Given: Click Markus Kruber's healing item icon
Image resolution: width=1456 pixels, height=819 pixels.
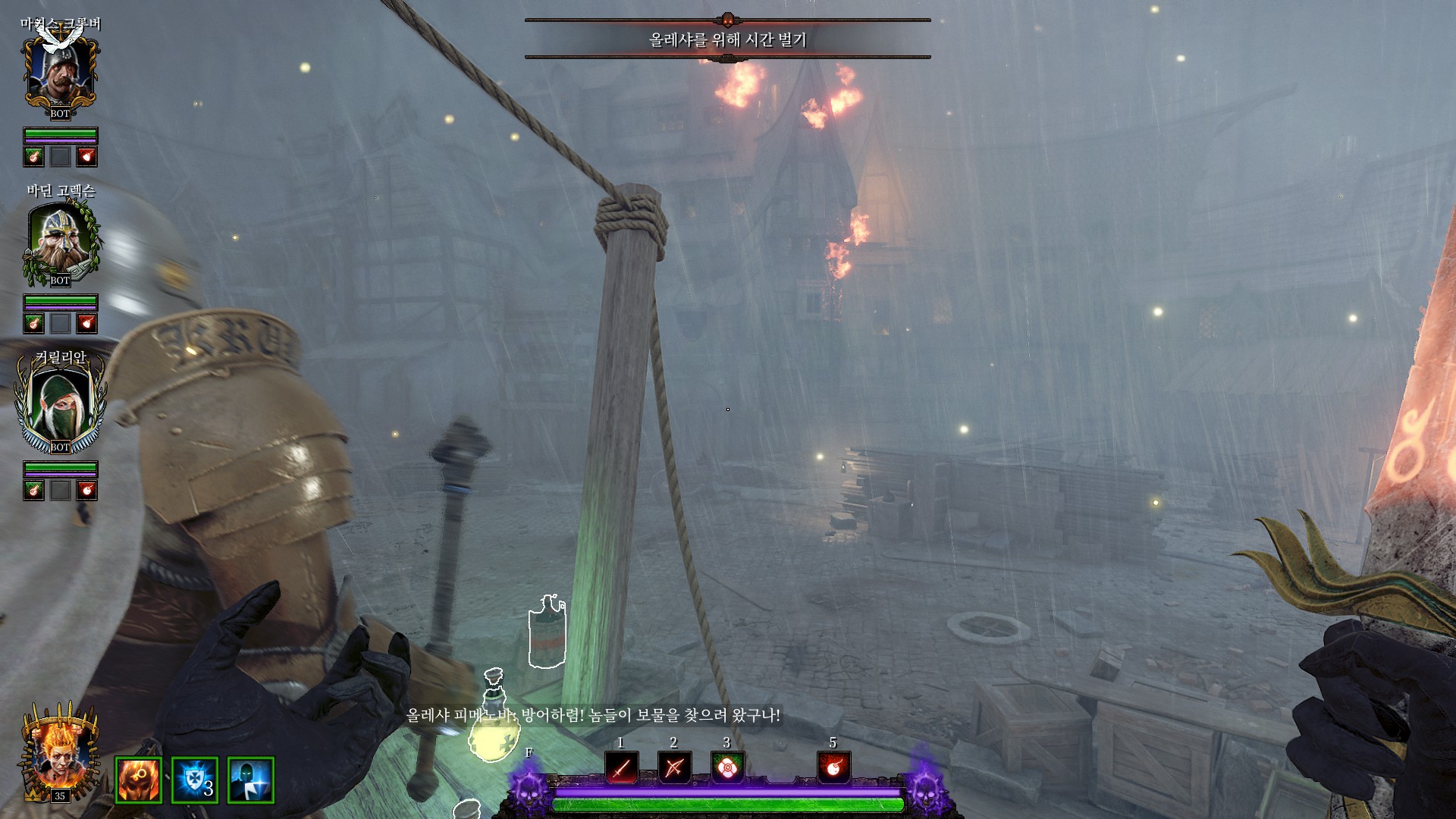Looking at the screenshot, I should (x=33, y=157).
